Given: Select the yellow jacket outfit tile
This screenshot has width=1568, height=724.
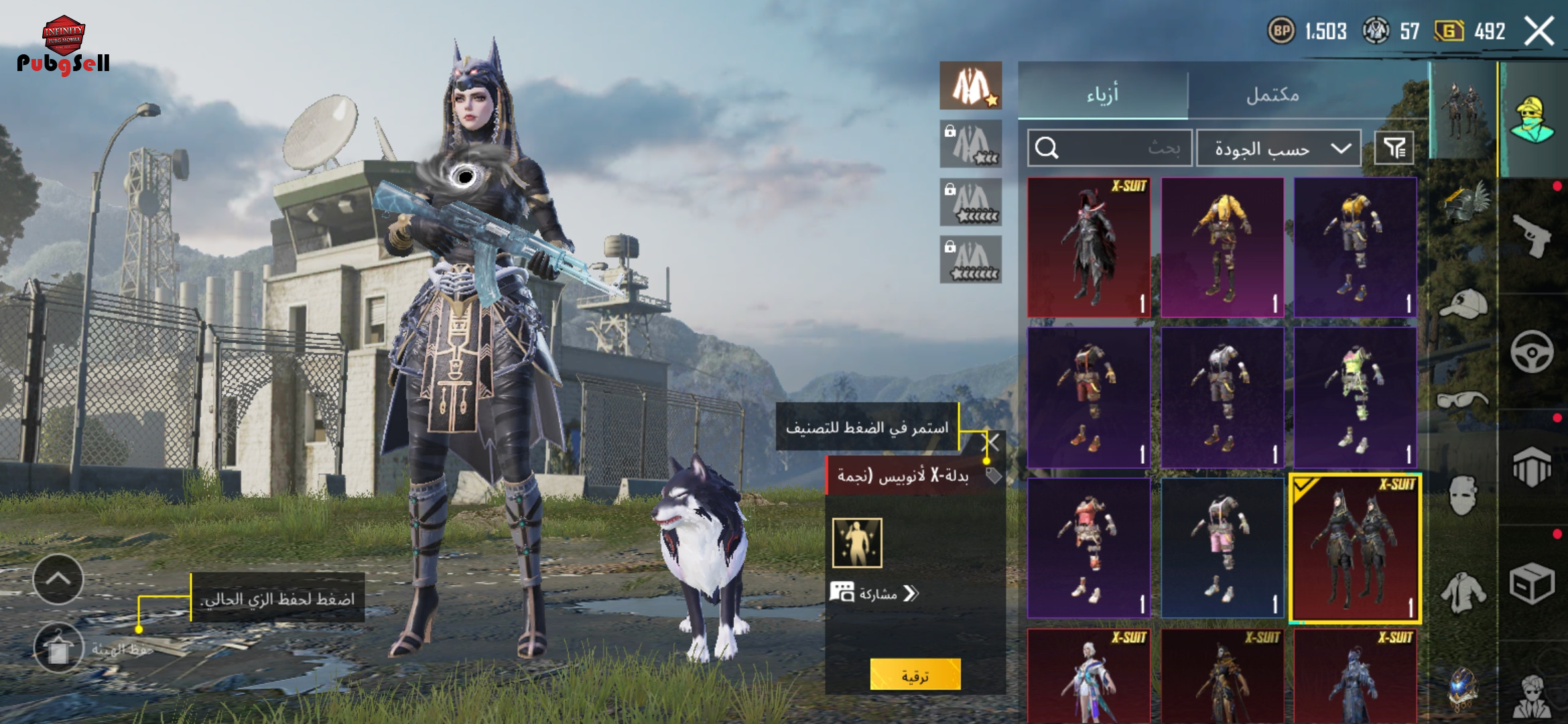Looking at the screenshot, I should tap(1222, 247).
